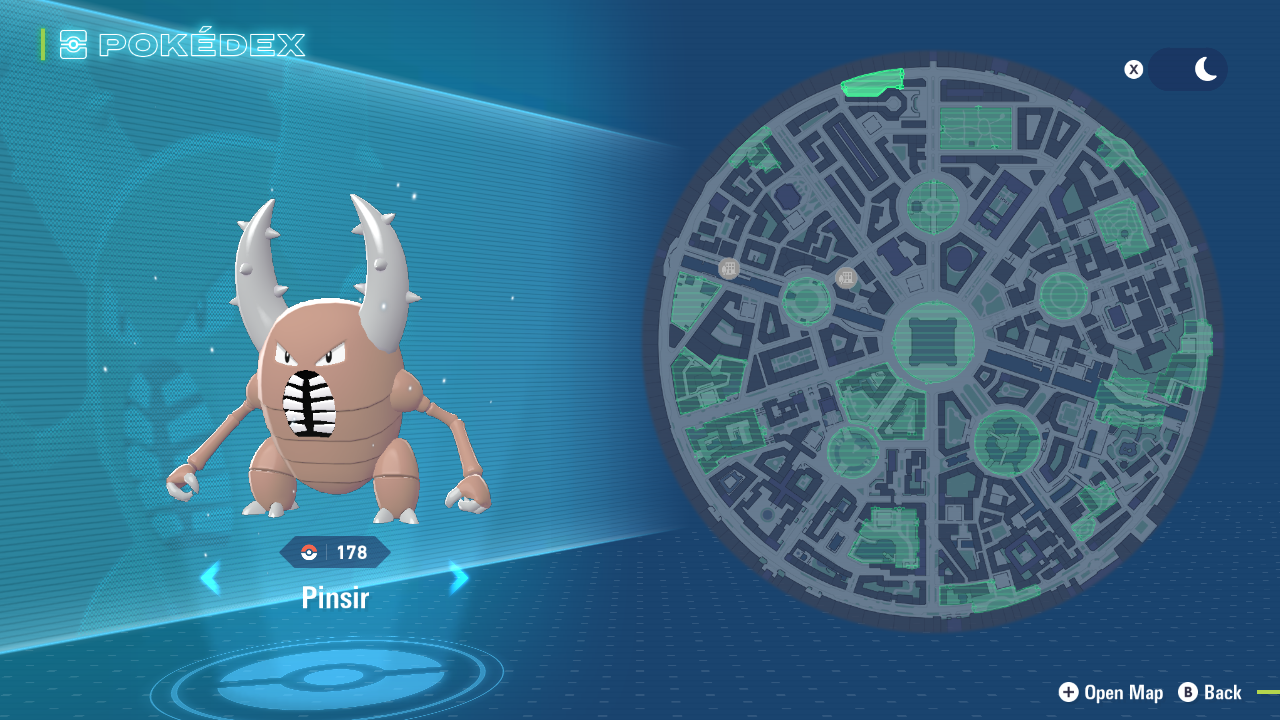Screen dimensions: 1280x720
Task: Click the plus icon next to Open Map
Action: pos(1068,692)
